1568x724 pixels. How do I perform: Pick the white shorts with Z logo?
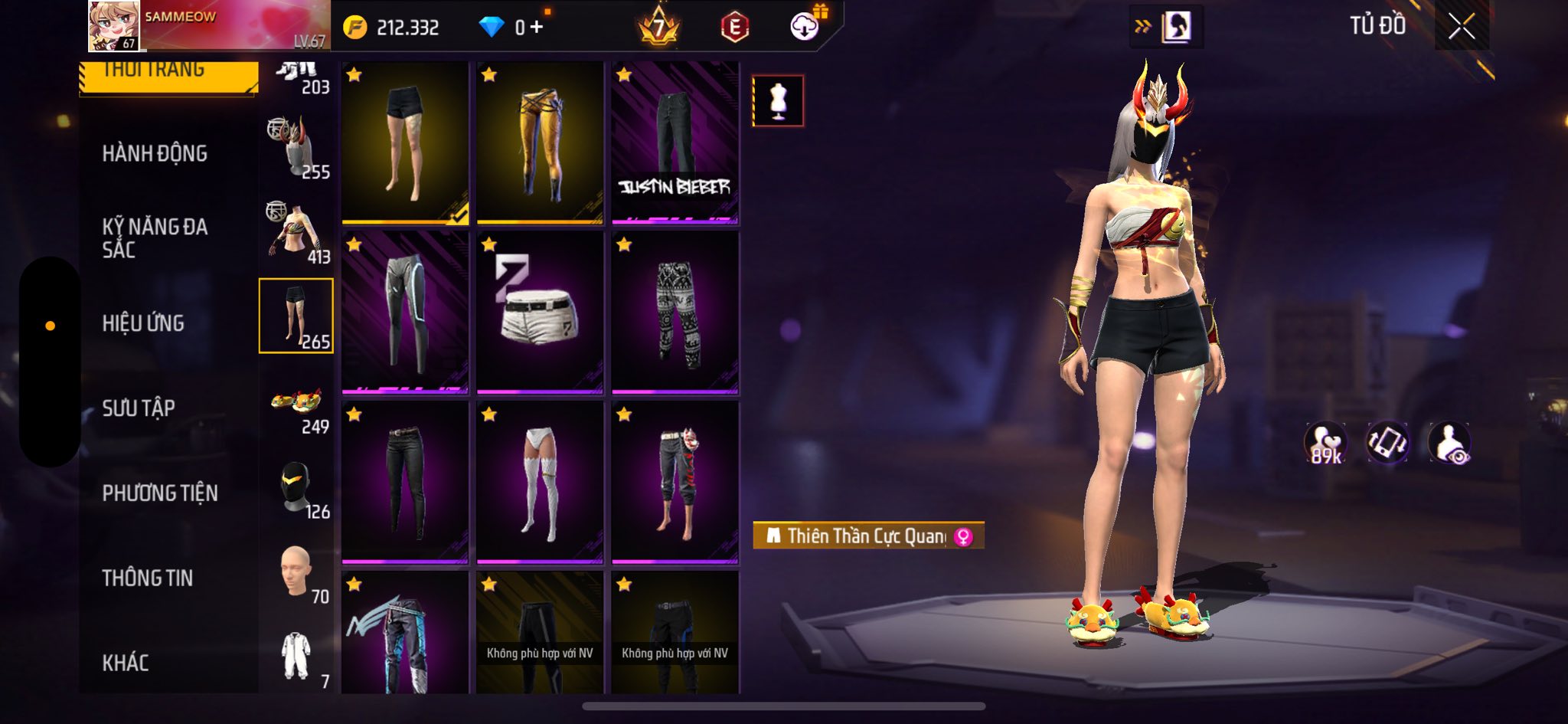pos(540,313)
